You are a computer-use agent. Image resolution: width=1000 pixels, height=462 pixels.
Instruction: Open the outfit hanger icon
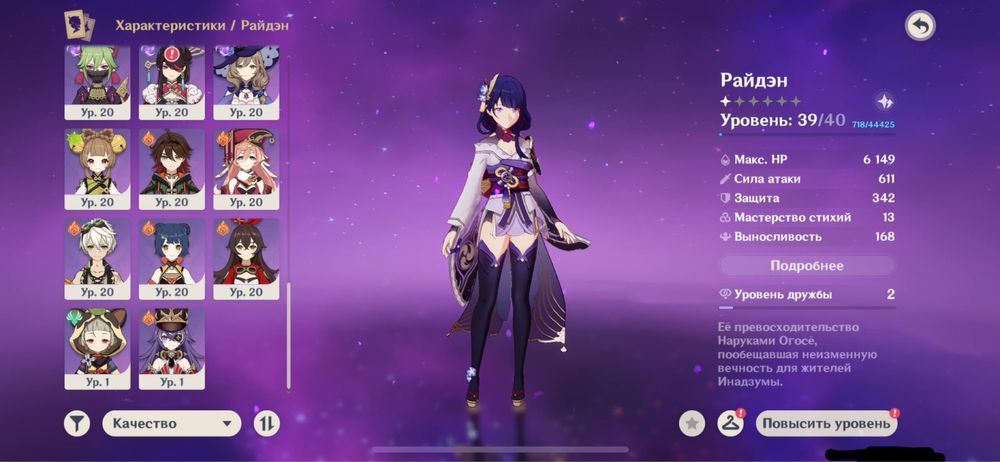[730, 423]
